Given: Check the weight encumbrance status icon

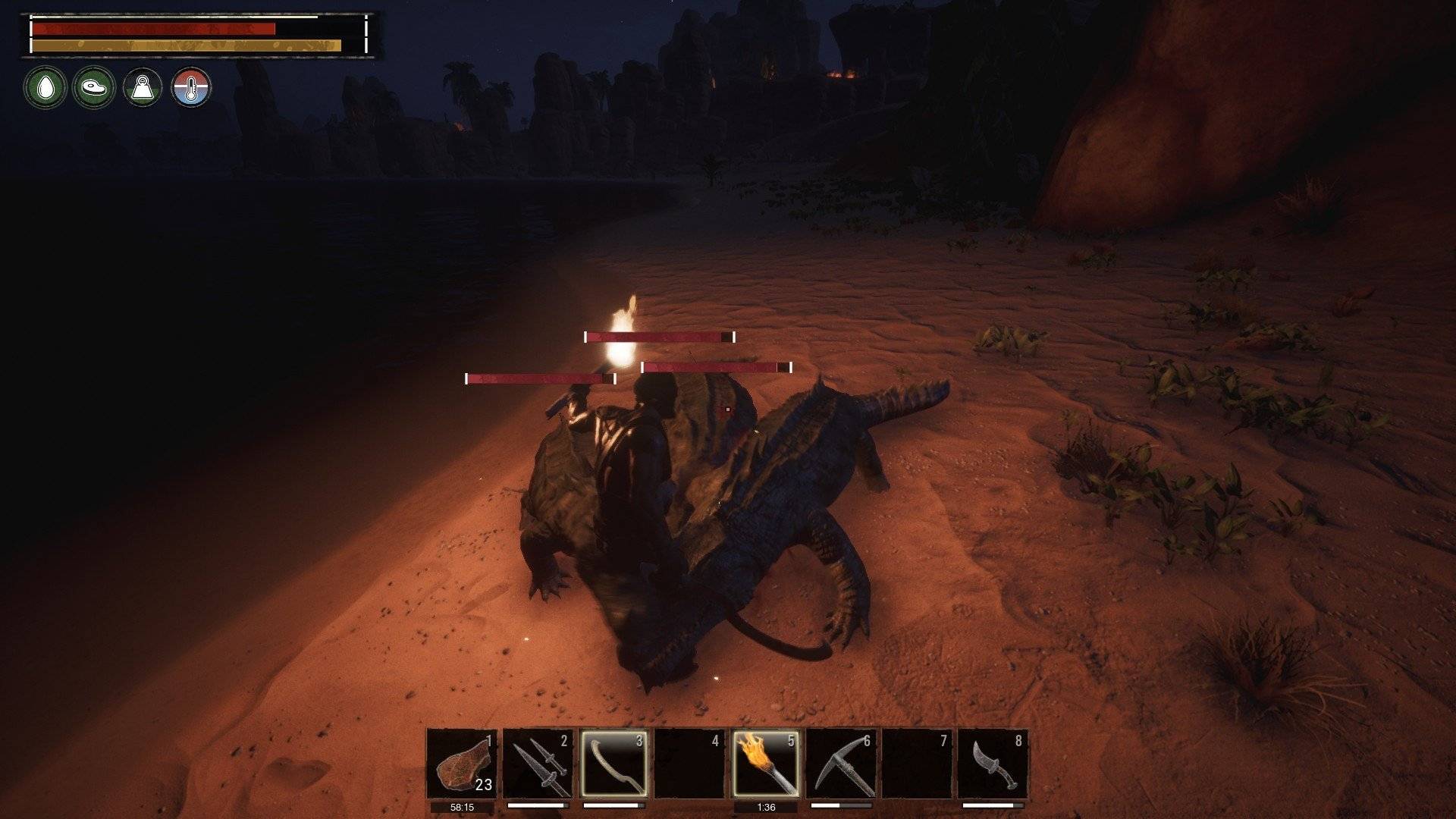Looking at the screenshot, I should 143,88.
